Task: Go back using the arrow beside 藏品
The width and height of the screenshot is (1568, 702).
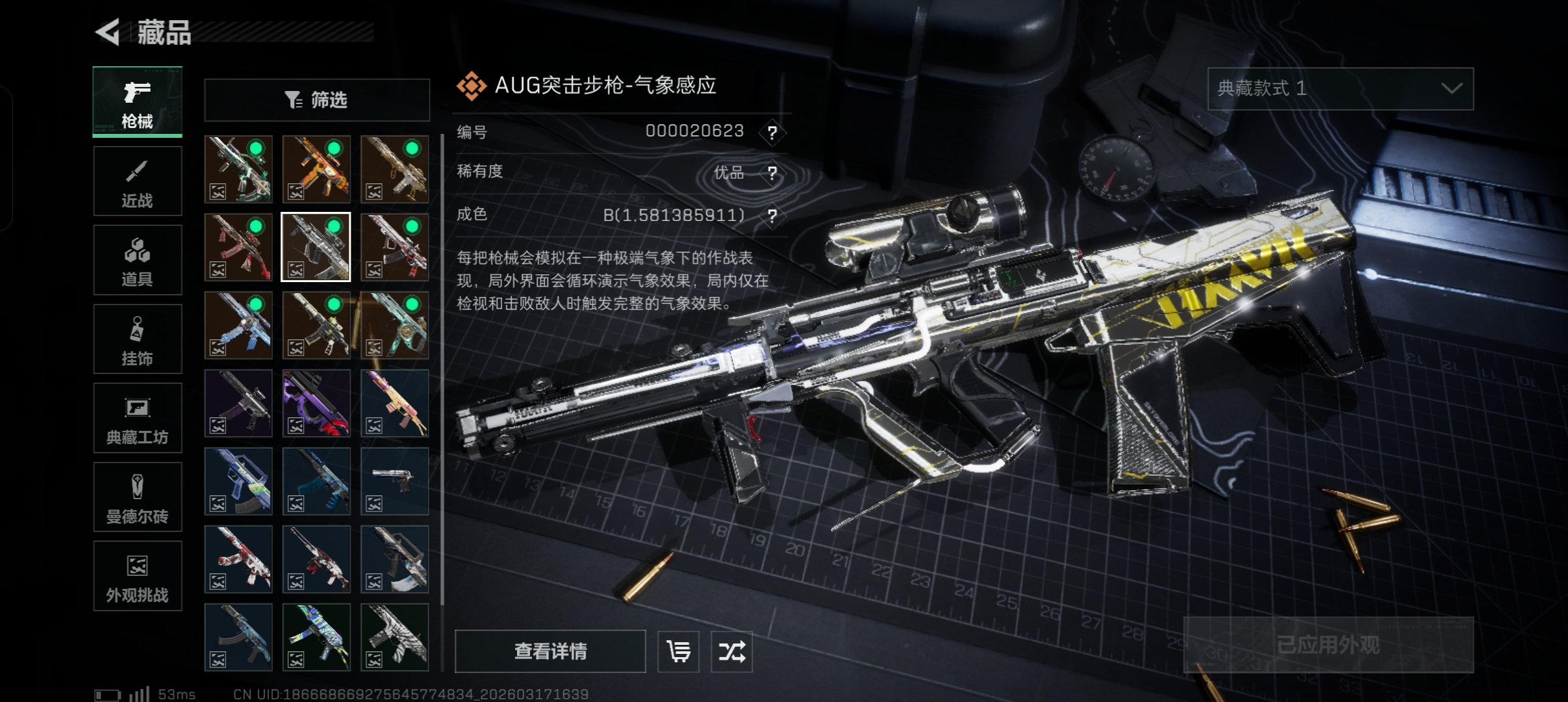Action: pos(108,32)
